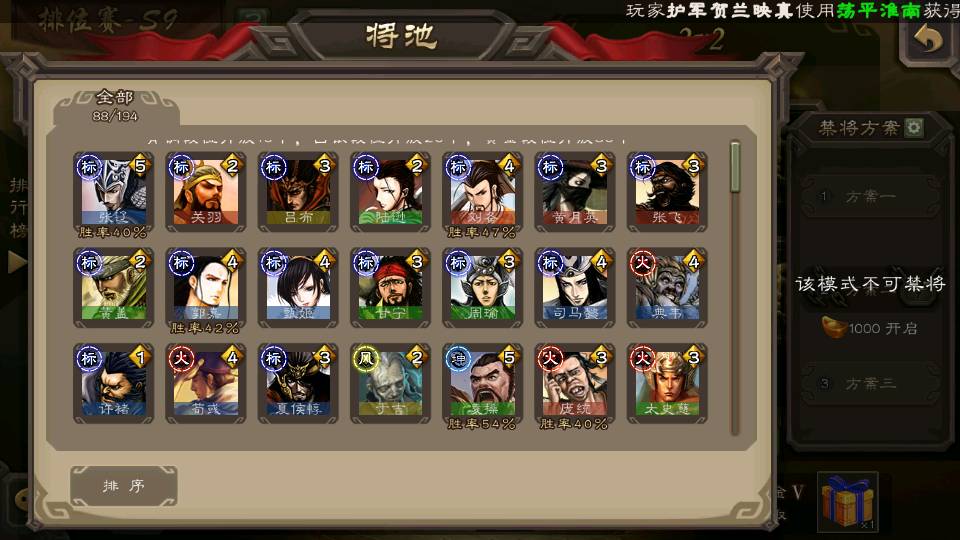Select the 刘备 general card
960x540 pixels.
click(483, 190)
